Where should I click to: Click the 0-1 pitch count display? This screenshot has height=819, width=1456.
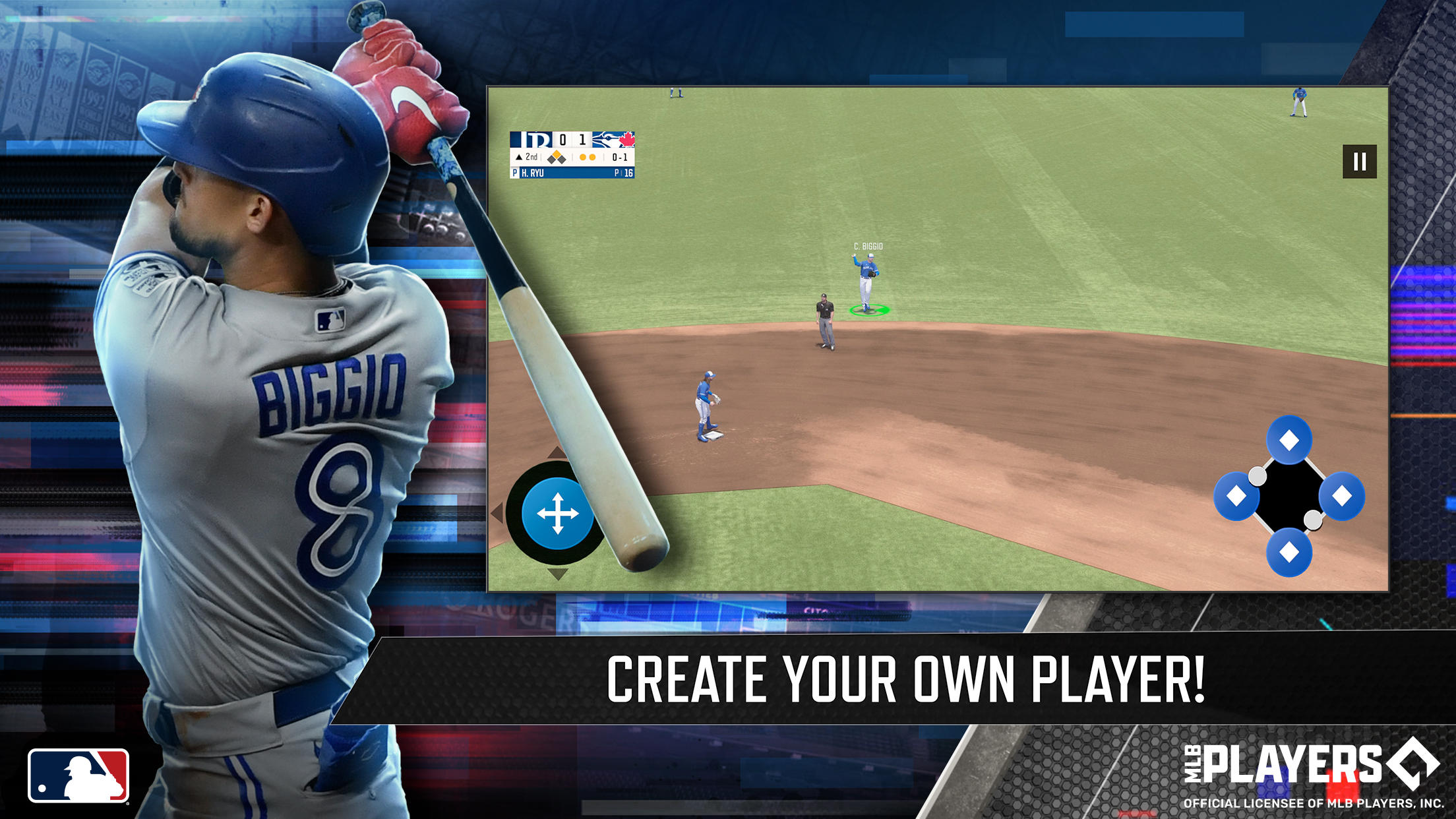(619, 157)
